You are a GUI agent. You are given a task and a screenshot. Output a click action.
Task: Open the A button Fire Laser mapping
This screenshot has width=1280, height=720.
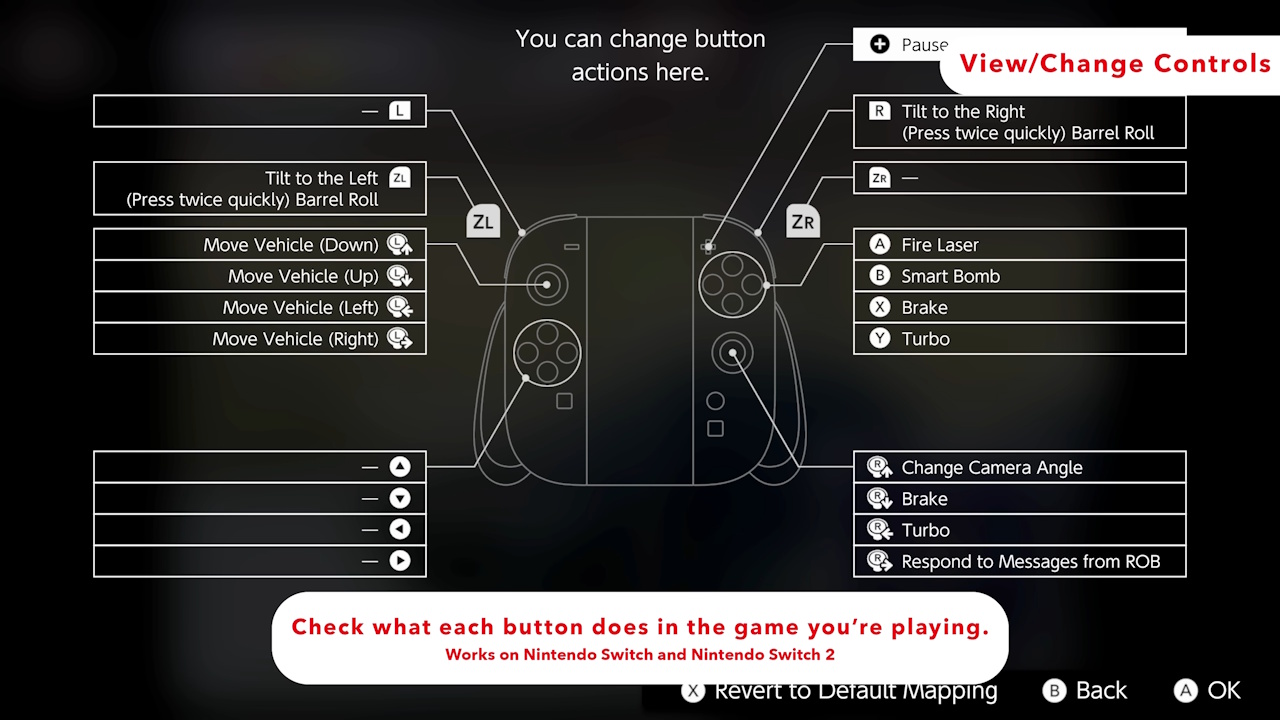(x=1019, y=244)
